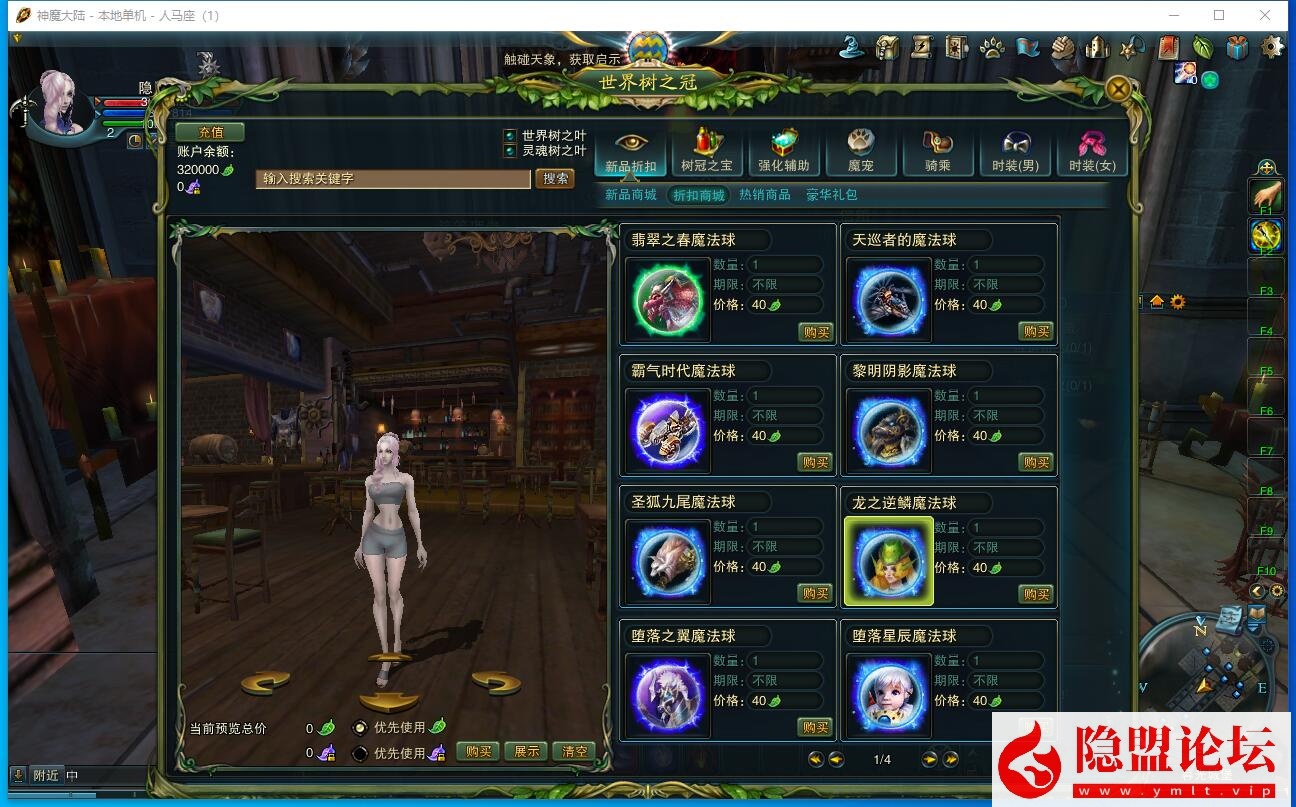Open the 时装(女) category tab
Image resolution: width=1296 pixels, height=807 pixels.
click(1092, 152)
